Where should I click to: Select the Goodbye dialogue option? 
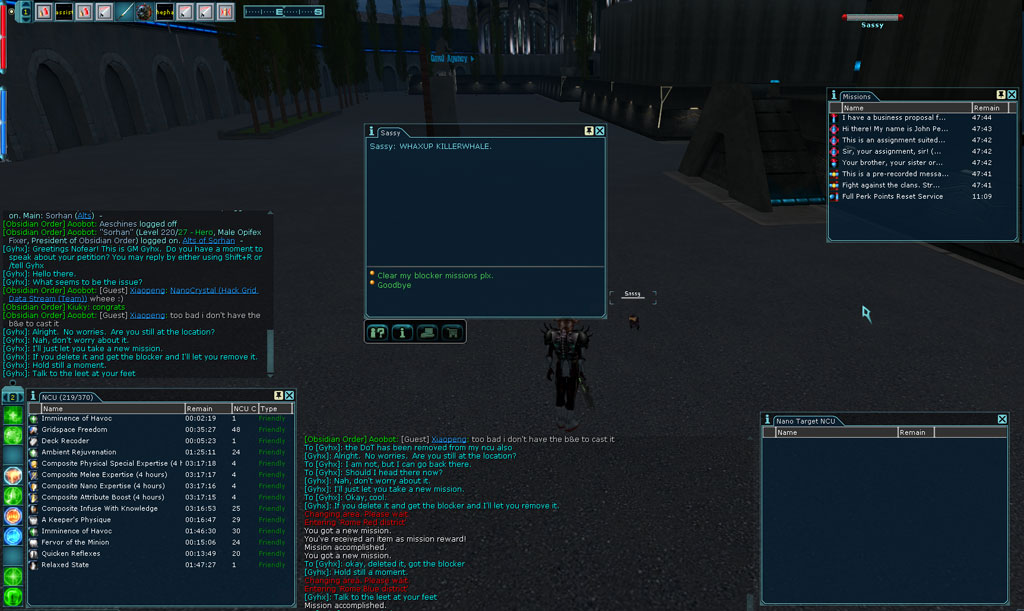pyautogui.click(x=394, y=285)
